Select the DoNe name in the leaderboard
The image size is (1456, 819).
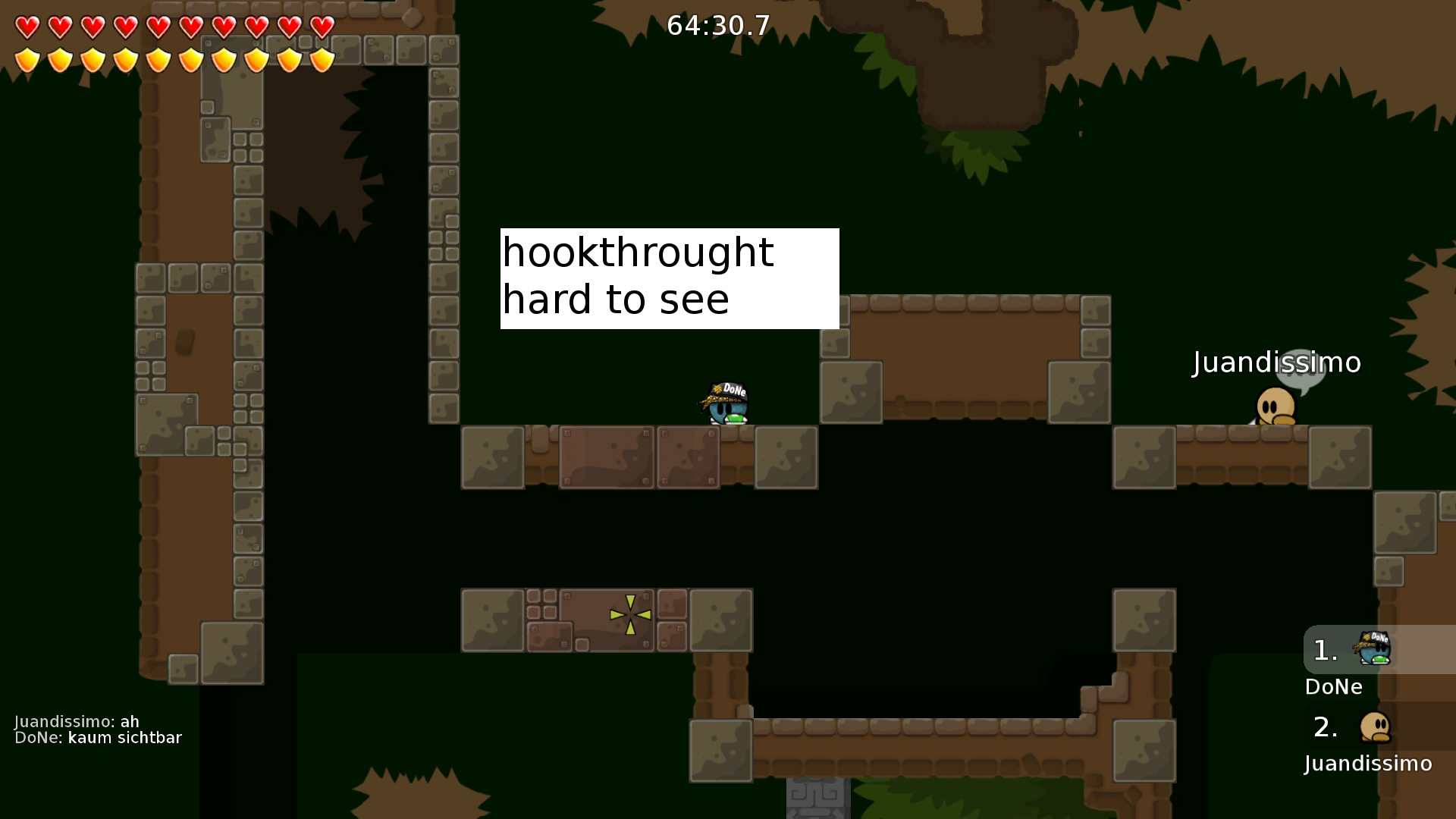tap(1333, 687)
